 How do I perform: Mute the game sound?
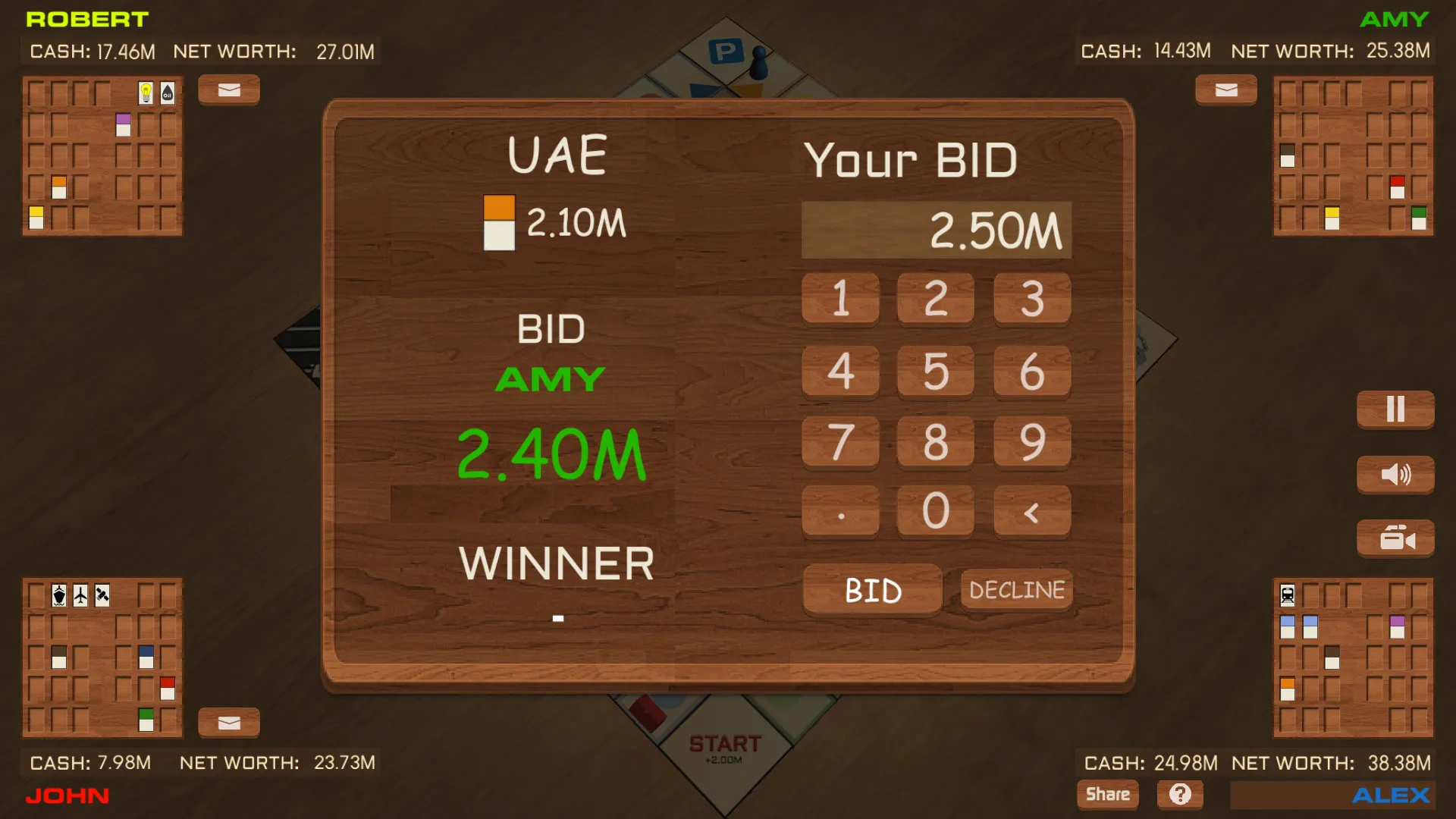click(1395, 475)
